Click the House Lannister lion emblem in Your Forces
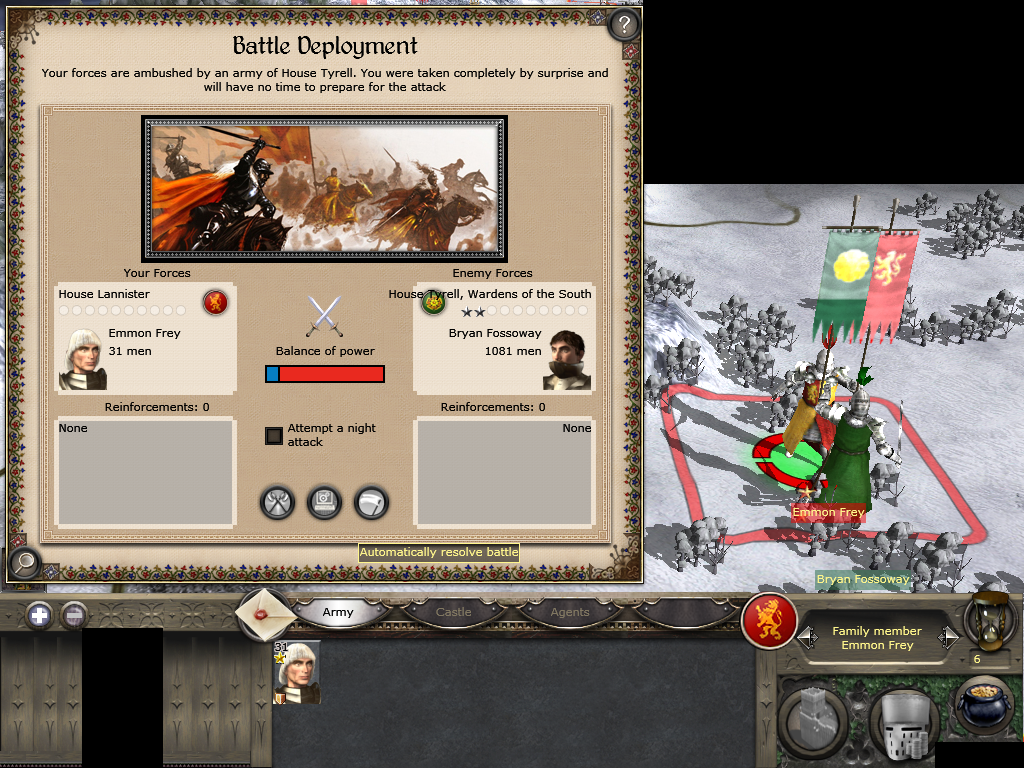The height and width of the screenshot is (768, 1024). 215,301
